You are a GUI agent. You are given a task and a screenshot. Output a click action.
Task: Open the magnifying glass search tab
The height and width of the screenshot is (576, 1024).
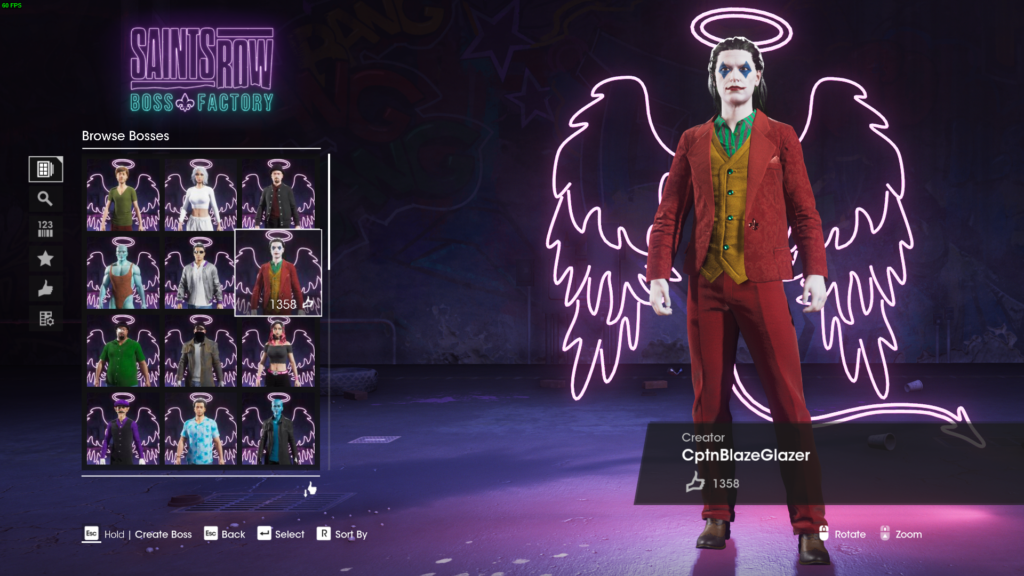pyautogui.click(x=45, y=199)
